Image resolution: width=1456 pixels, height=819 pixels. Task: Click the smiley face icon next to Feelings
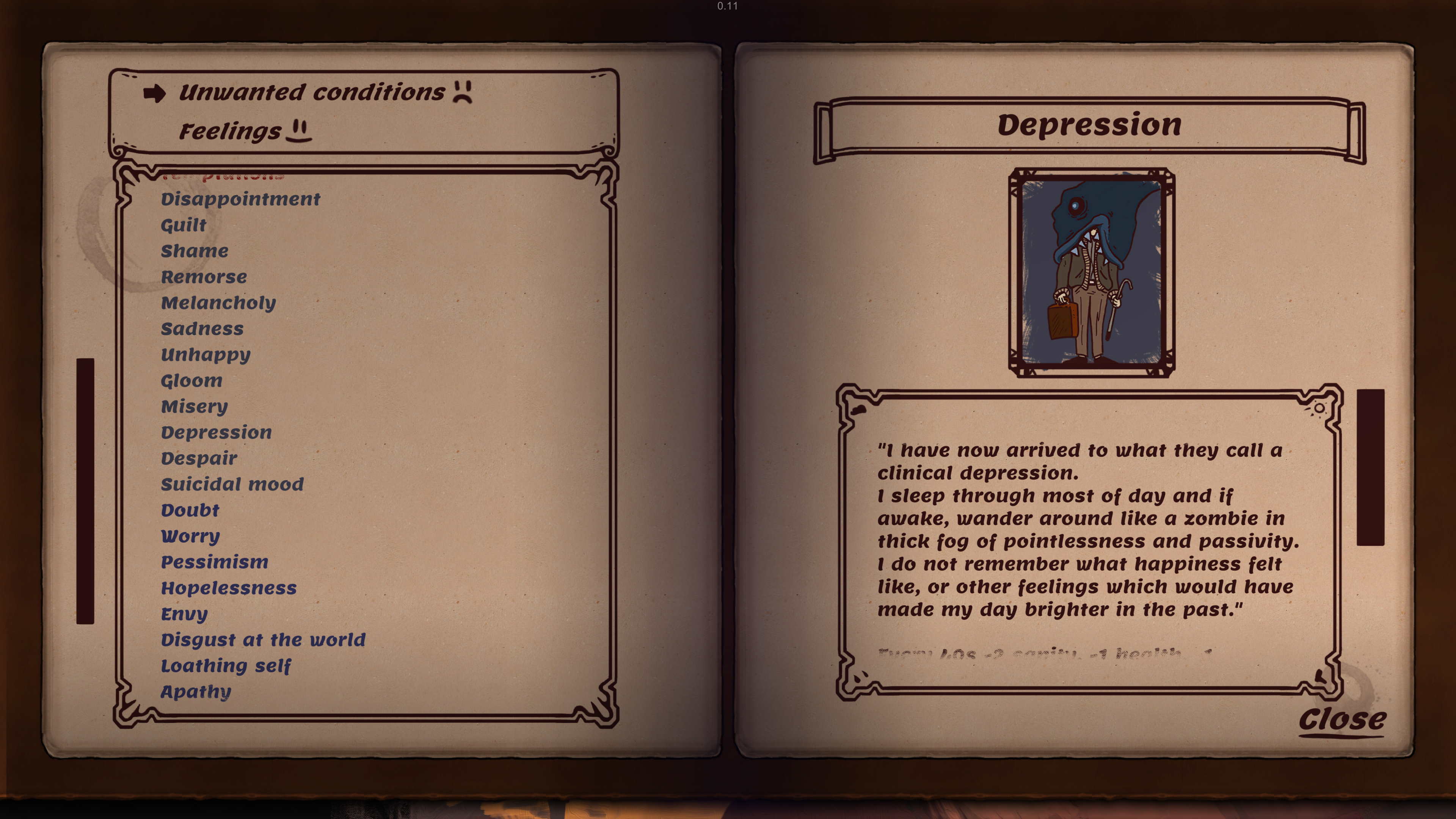(x=300, y=132)
